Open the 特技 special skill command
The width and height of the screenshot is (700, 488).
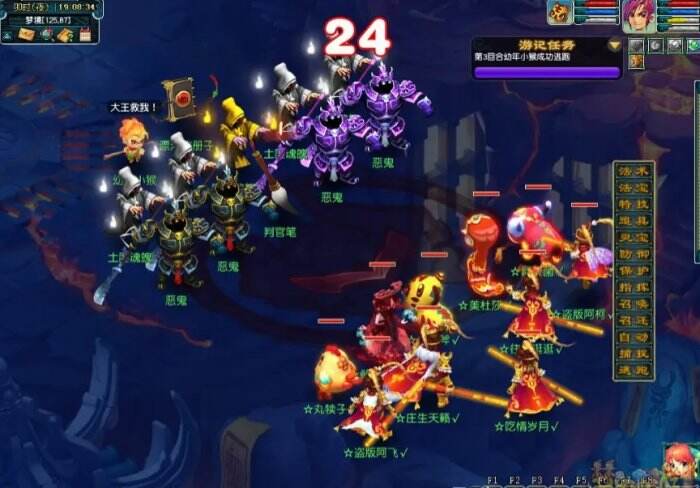click(634, 204)
